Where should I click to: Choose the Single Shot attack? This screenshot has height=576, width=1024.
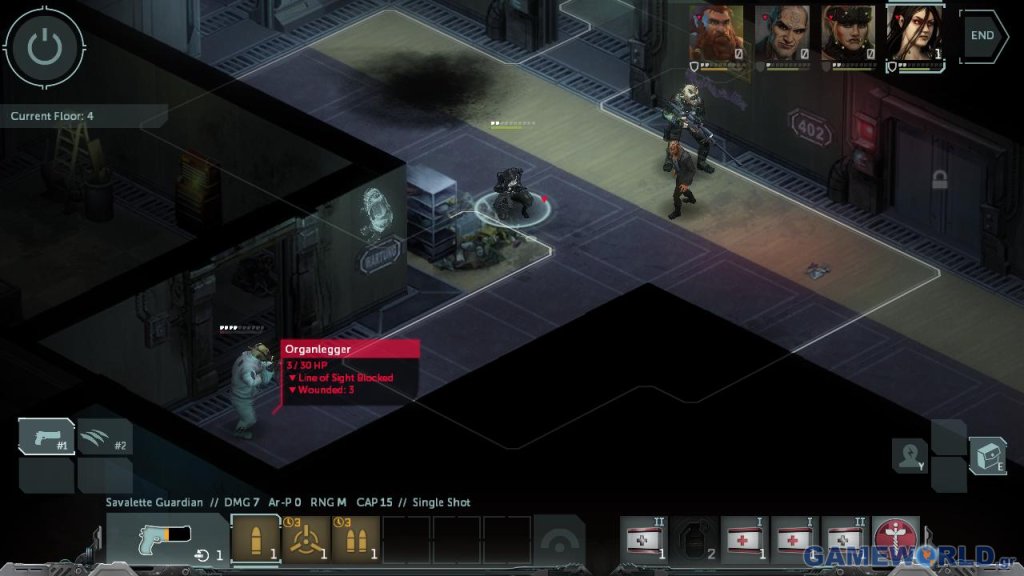coord(256,540)
